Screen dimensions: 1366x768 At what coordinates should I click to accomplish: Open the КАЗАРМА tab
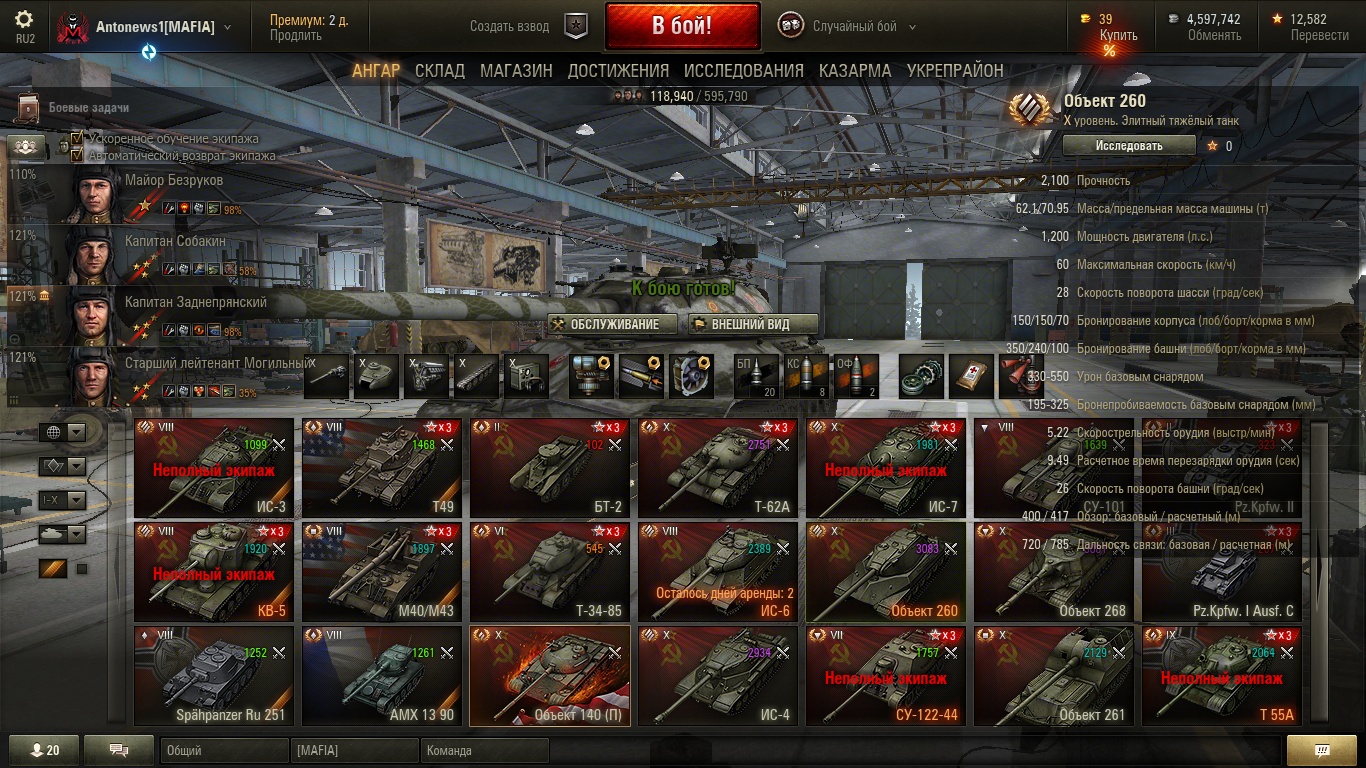(x=855, y=70)
